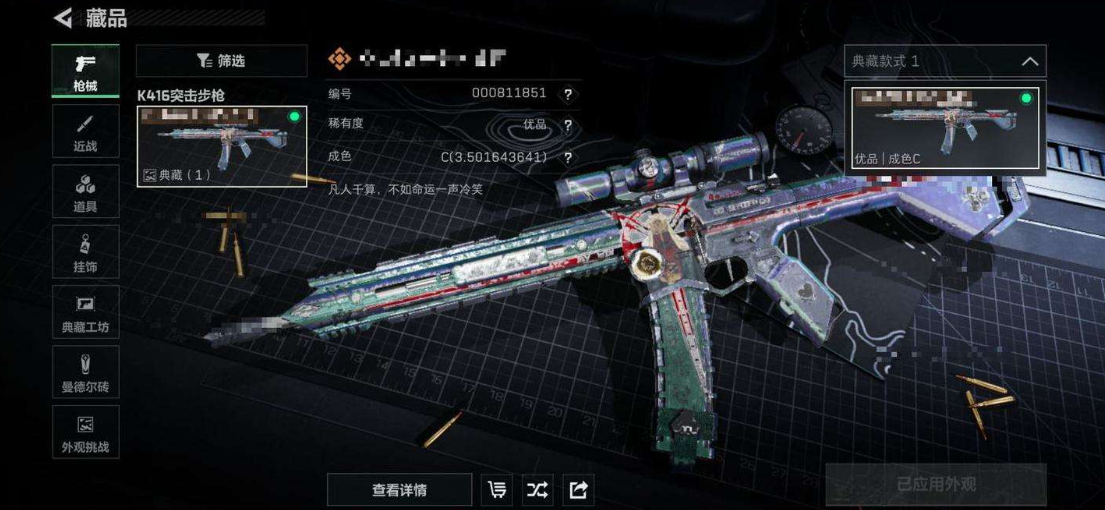Go back using the 藏品 back arrow
The height and width of the screenshot is (510, 1105).
coord(63,17)
